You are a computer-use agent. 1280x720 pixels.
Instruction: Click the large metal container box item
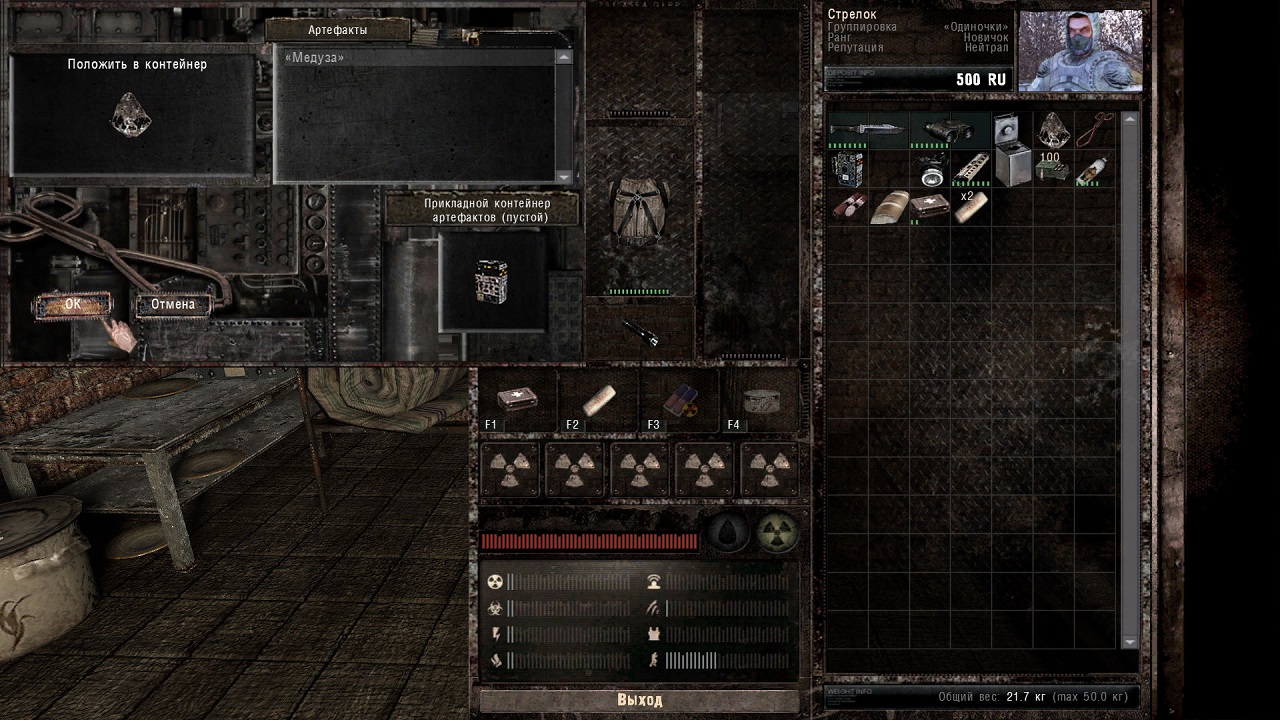[1011, 150]
